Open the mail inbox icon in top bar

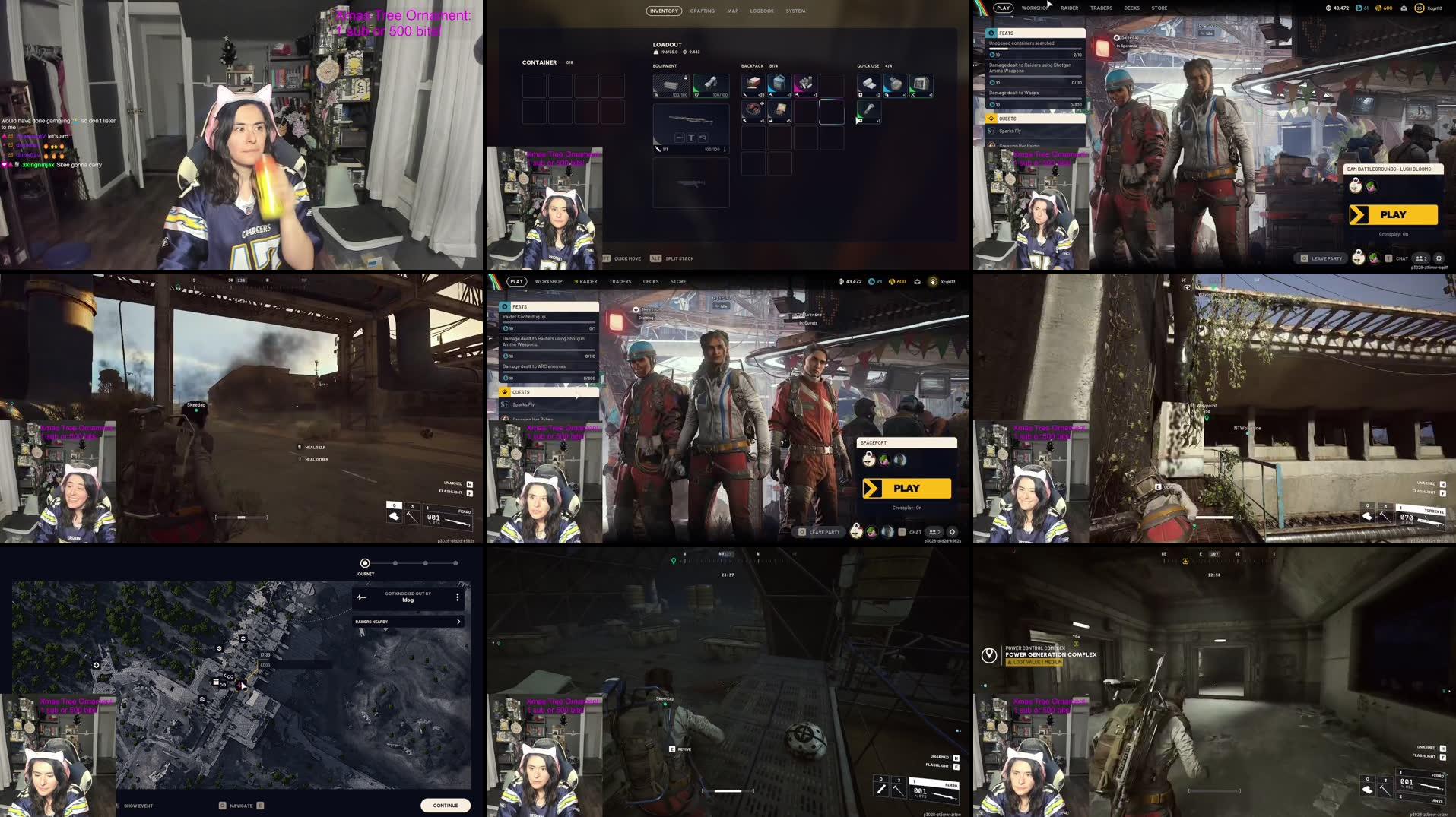pyautogui.click(x=1404, y=8)
